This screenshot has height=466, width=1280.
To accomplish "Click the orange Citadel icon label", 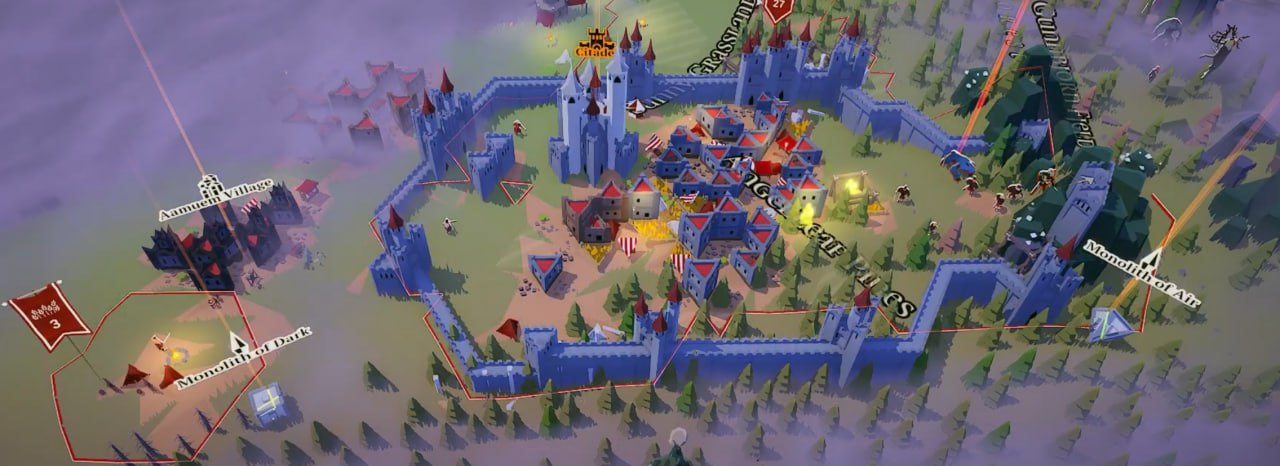I will coord(598,44).
